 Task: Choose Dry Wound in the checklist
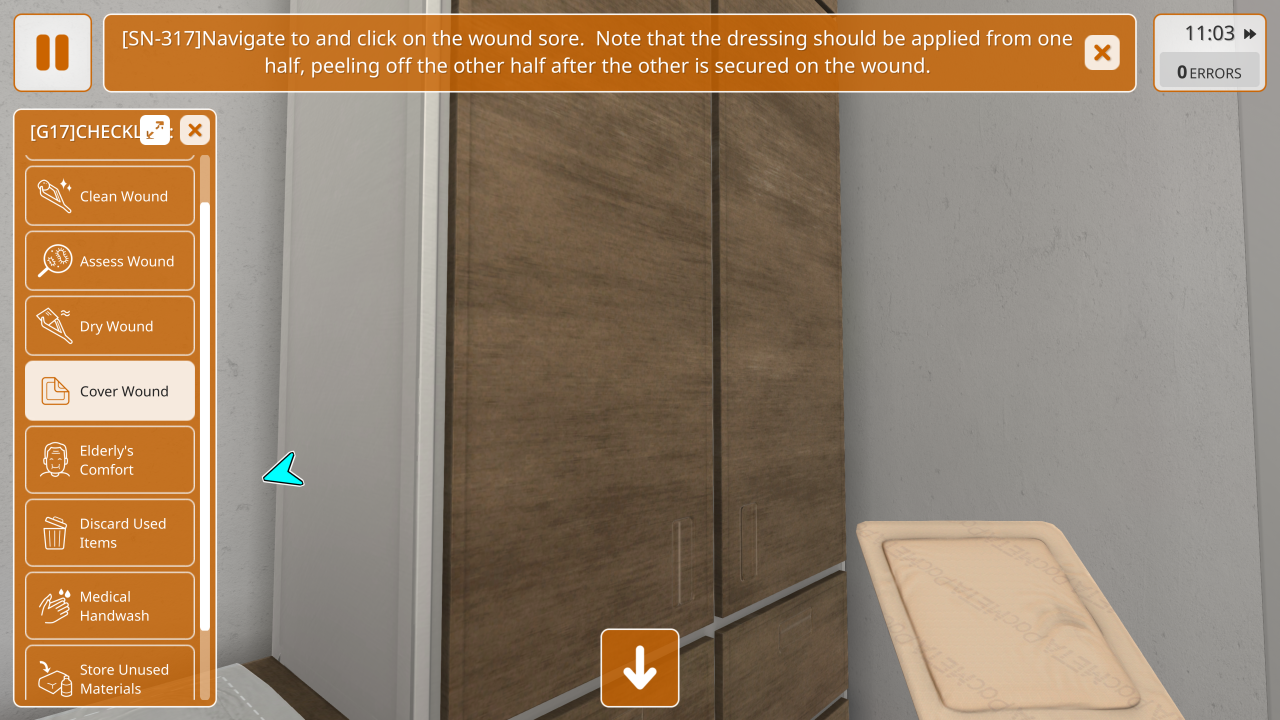pyautogui.click(x=110, y=326)
